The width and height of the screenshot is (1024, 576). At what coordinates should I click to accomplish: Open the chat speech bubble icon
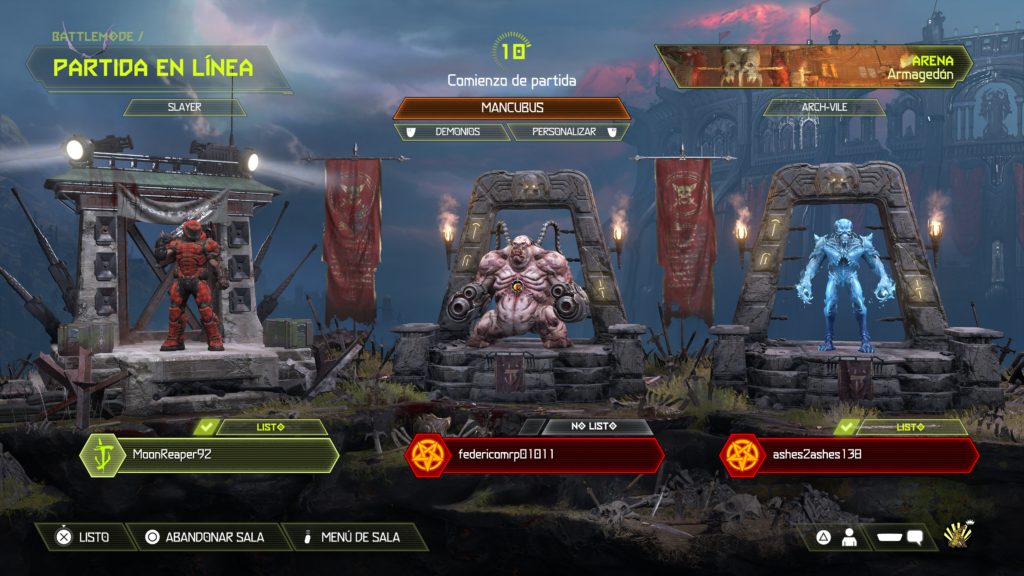click(x=914, y=538)
